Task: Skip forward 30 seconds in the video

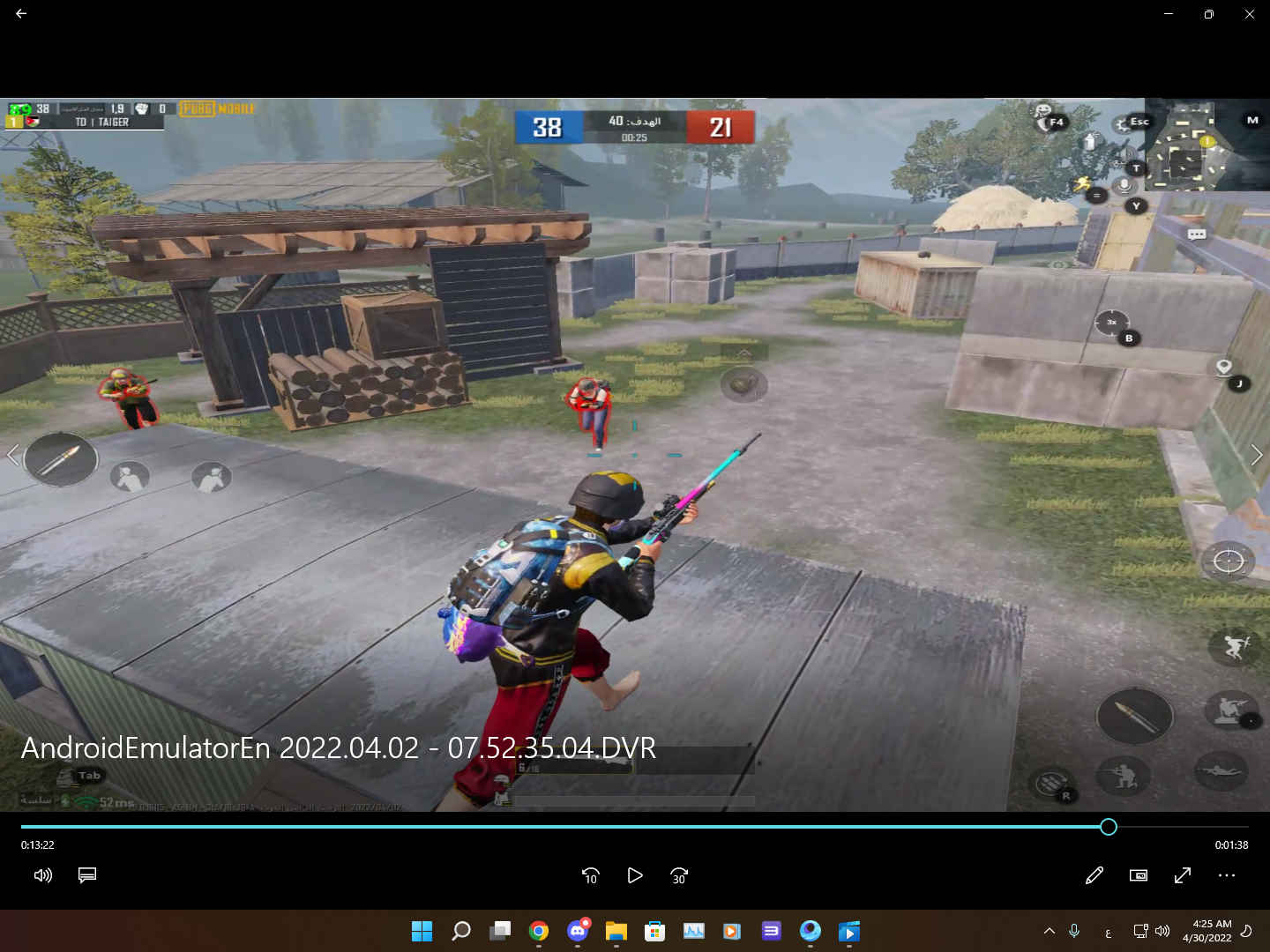Action: (679, 875)
